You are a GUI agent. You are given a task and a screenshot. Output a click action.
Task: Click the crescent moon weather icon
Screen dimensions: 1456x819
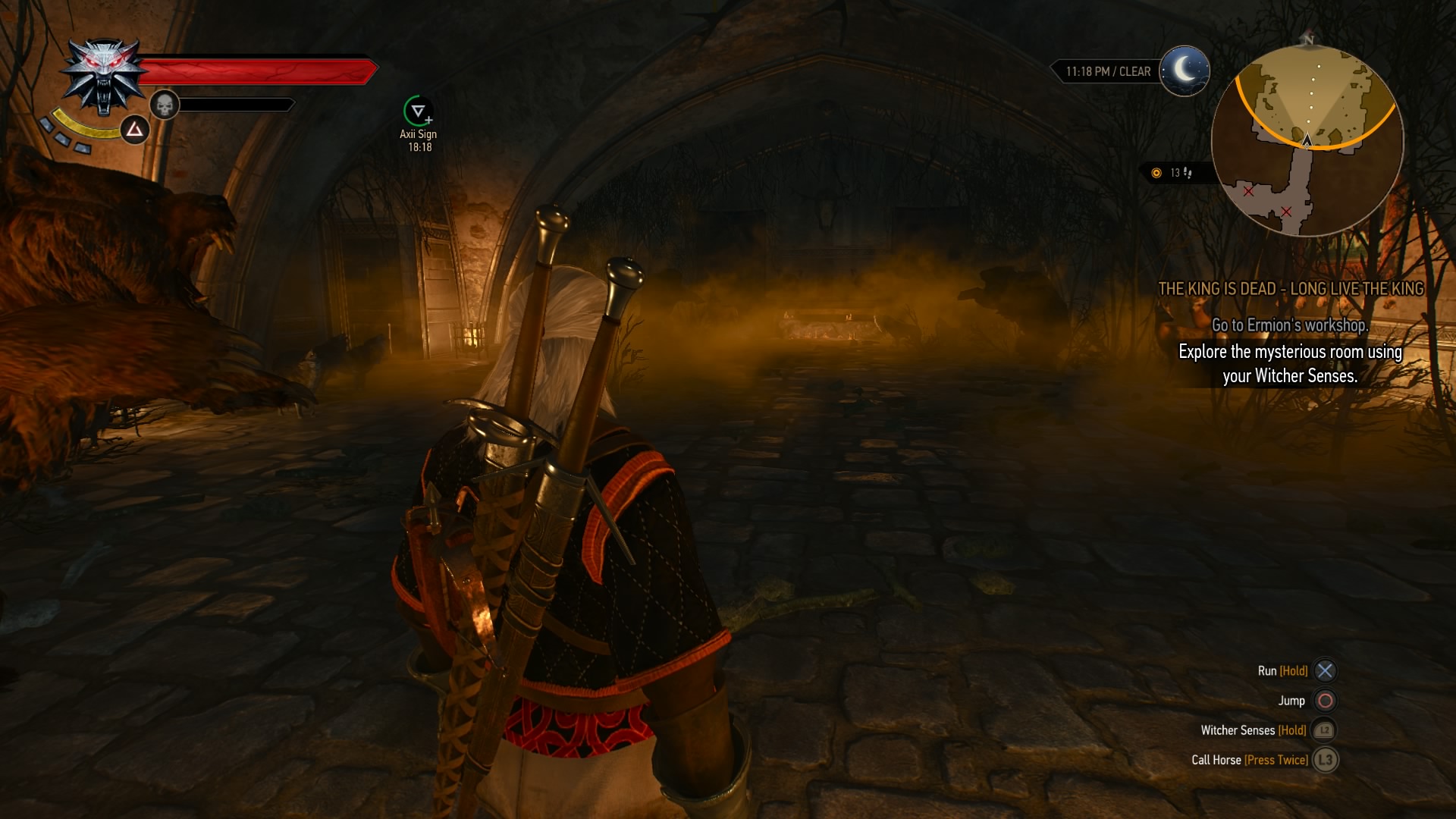[1185, 71]
